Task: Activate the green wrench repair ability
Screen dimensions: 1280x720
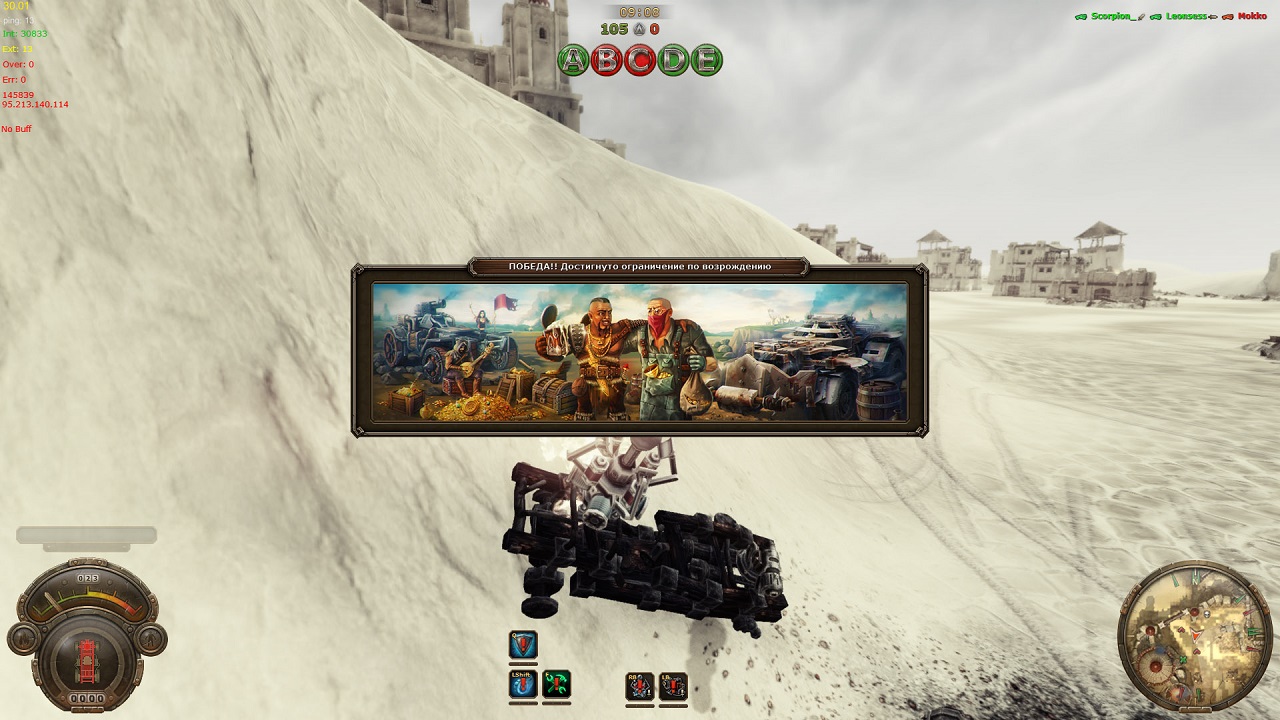Action: point(557,684)
